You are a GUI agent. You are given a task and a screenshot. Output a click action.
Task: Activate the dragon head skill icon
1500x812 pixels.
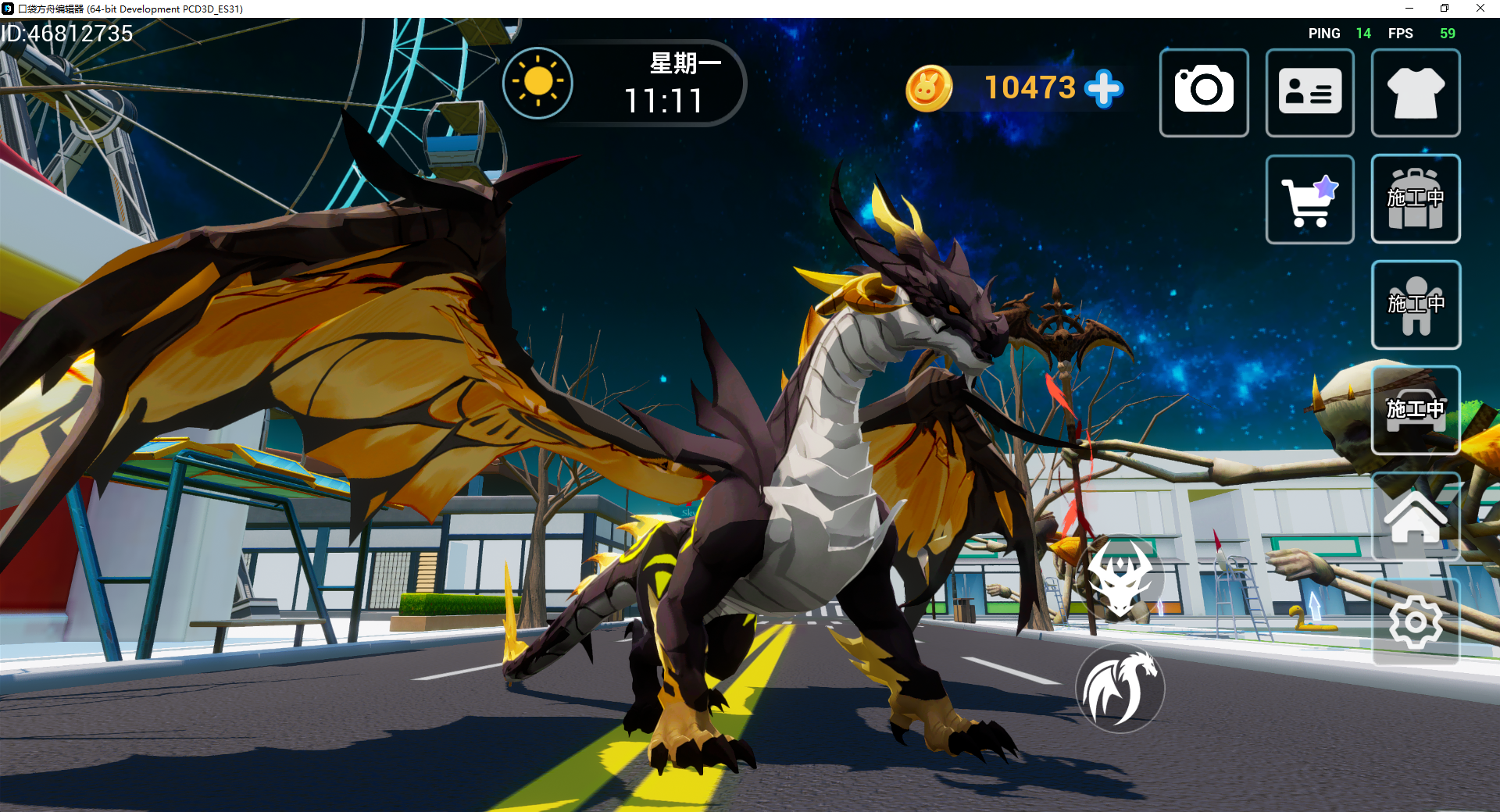pos(1120,579)
